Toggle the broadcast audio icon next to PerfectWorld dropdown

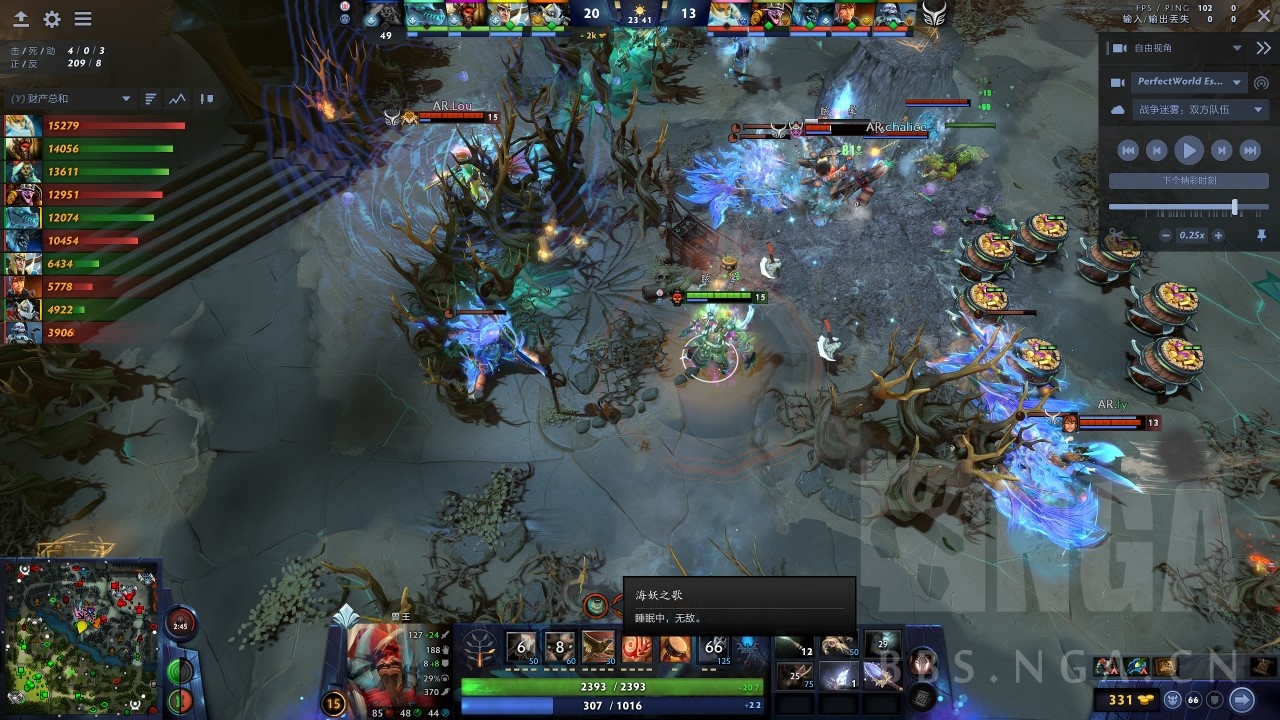pos(1260,83)
